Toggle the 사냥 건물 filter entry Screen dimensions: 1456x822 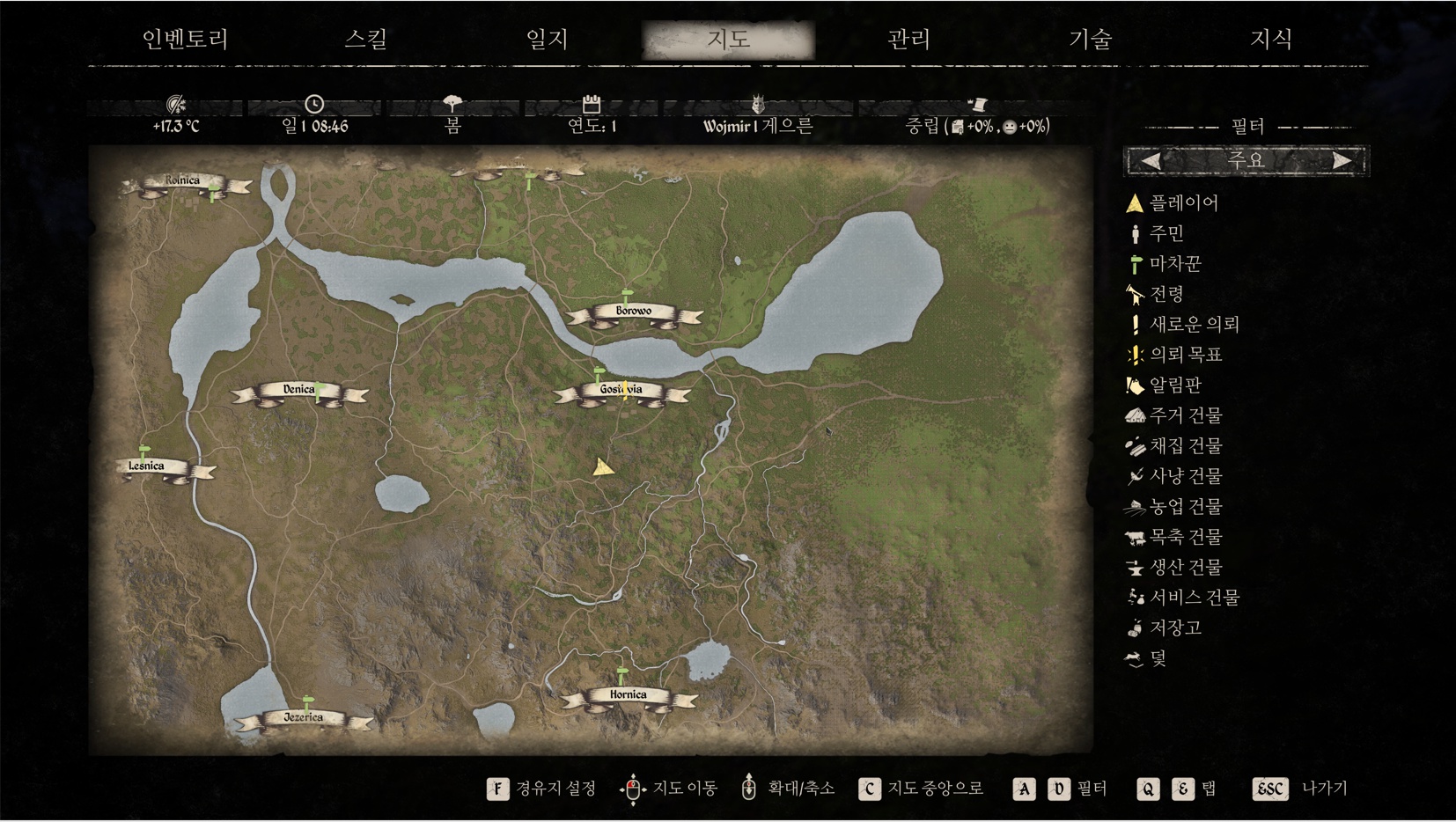(x=1186, y=476)
